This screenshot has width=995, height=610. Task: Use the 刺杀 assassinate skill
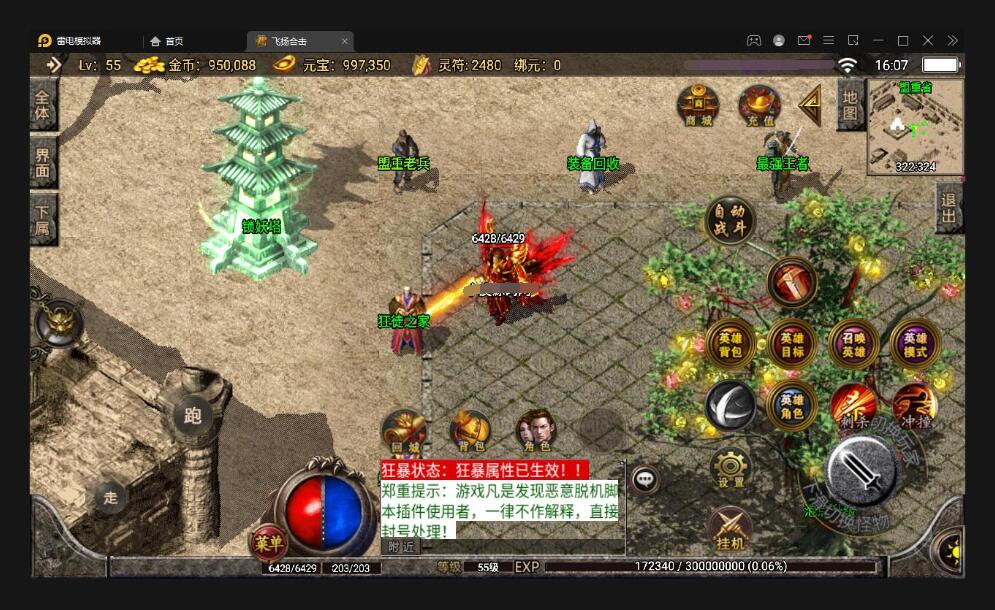(853, 403)
